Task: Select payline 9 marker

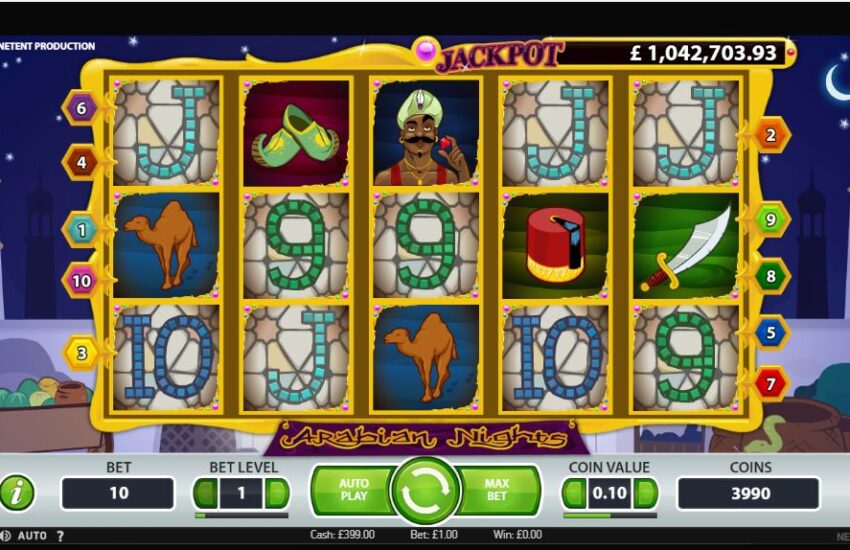Action: tap(771, 218)
